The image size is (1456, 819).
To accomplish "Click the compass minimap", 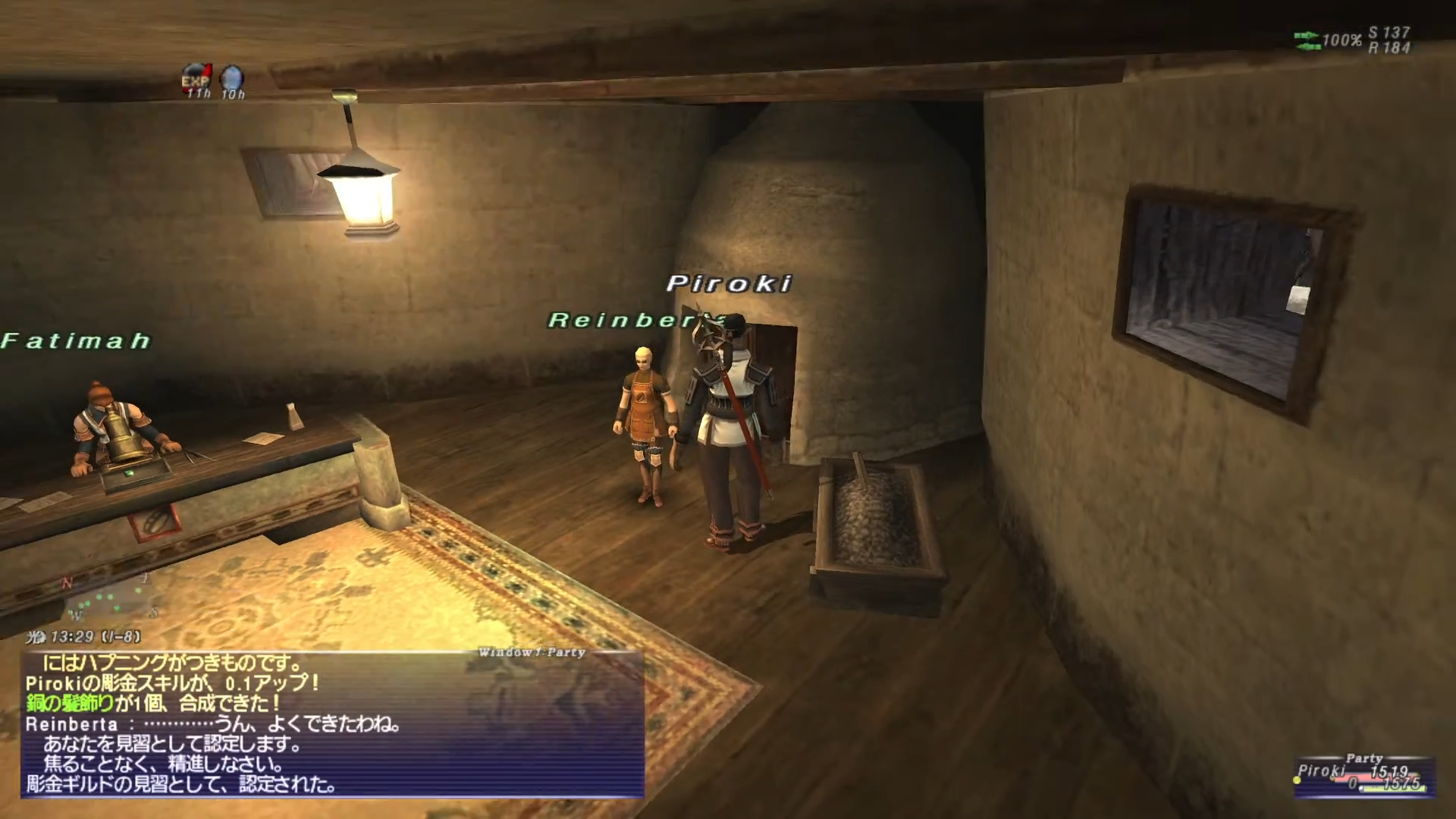I will click(x=110, y=599).
